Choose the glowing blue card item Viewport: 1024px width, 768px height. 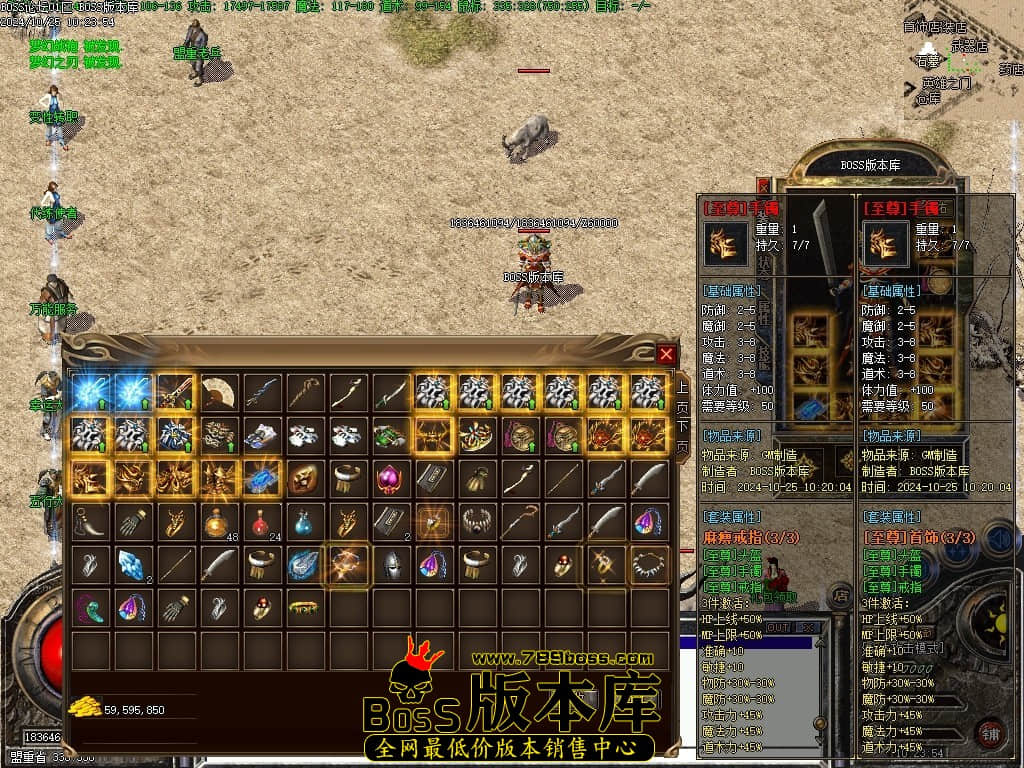[263, 479]
